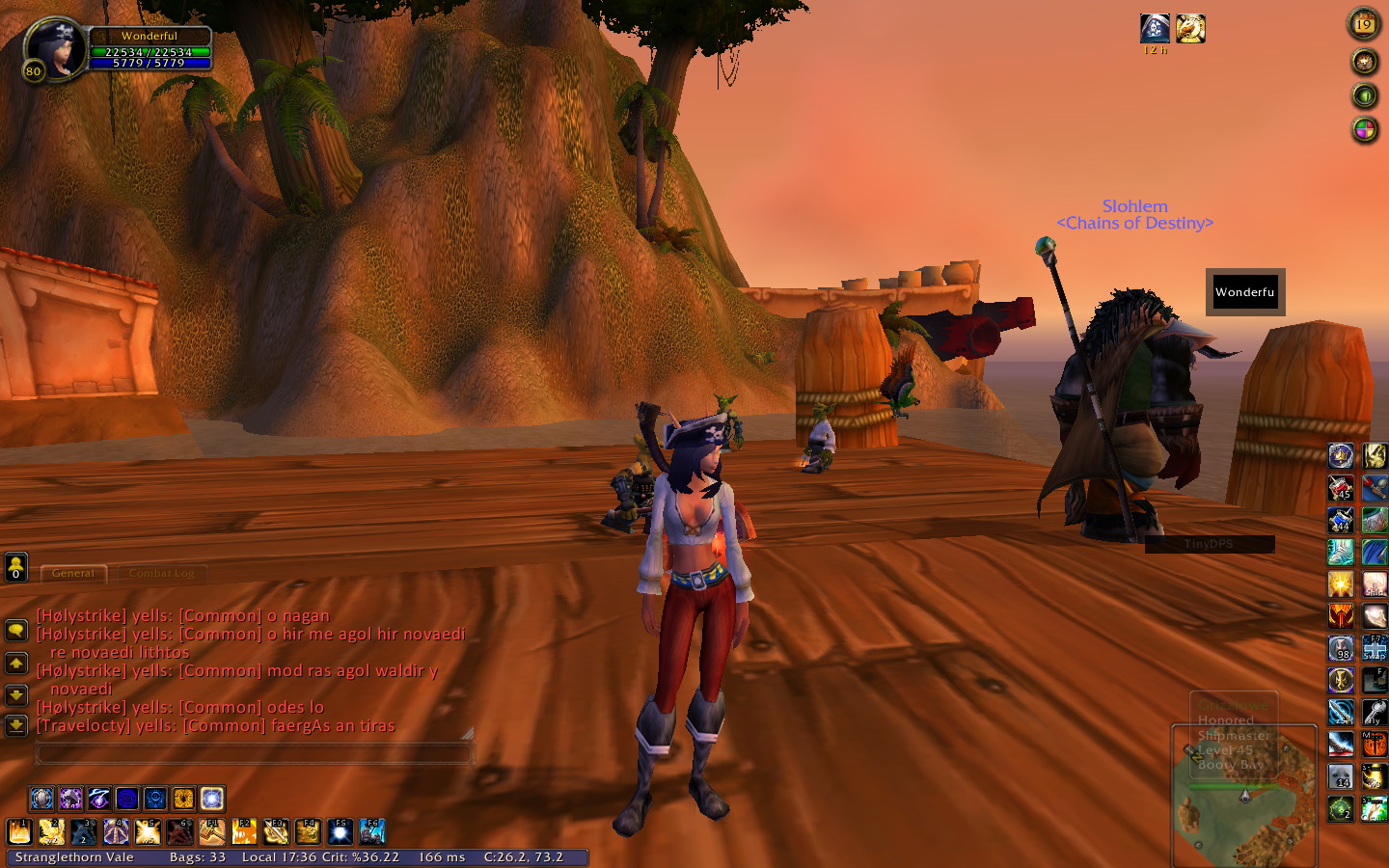Open the calendar button showing 19
Viewport: 1389px width, 868px height.
click(x=1363, y=24)
